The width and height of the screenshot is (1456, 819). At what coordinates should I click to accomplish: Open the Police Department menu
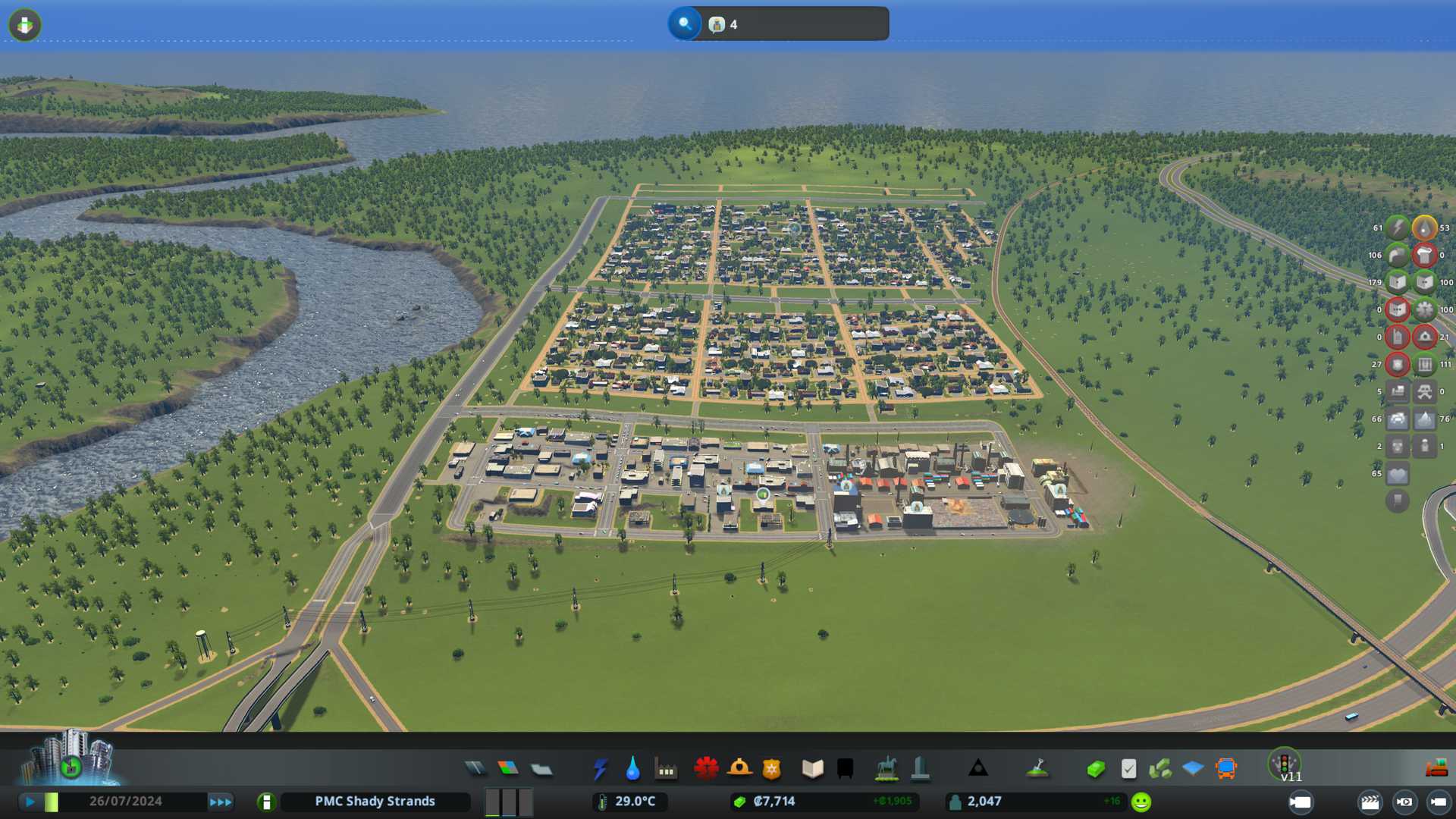[772, 769]
